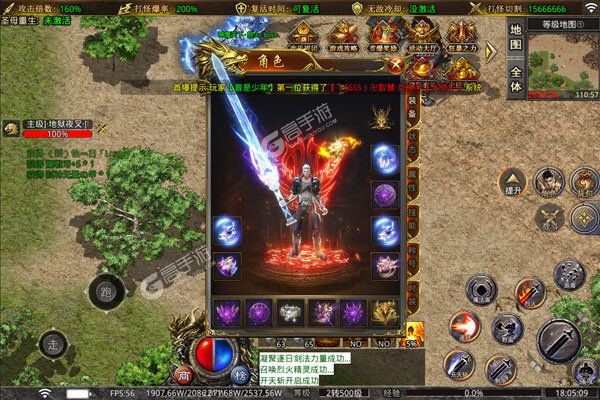The image size is (600, 400).
Task: Click the 拴 button by the orb
Action: click(240, 375)
